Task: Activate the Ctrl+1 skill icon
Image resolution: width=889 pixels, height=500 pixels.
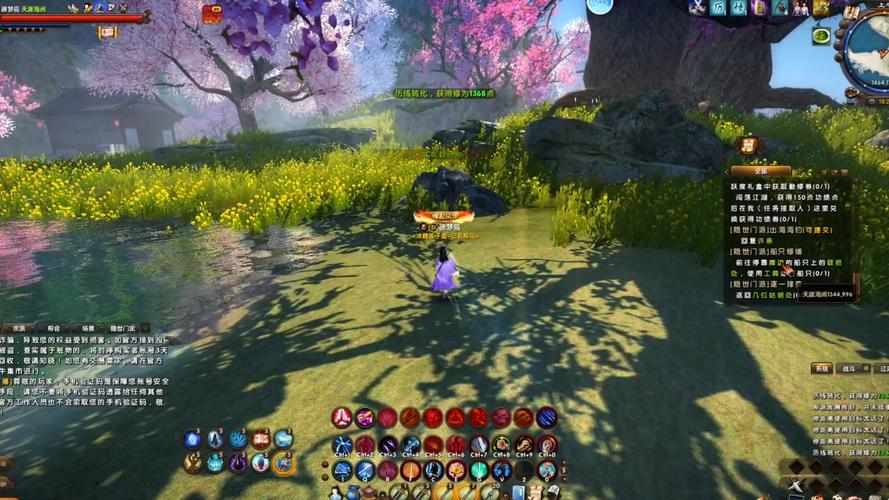Action: 342,445
